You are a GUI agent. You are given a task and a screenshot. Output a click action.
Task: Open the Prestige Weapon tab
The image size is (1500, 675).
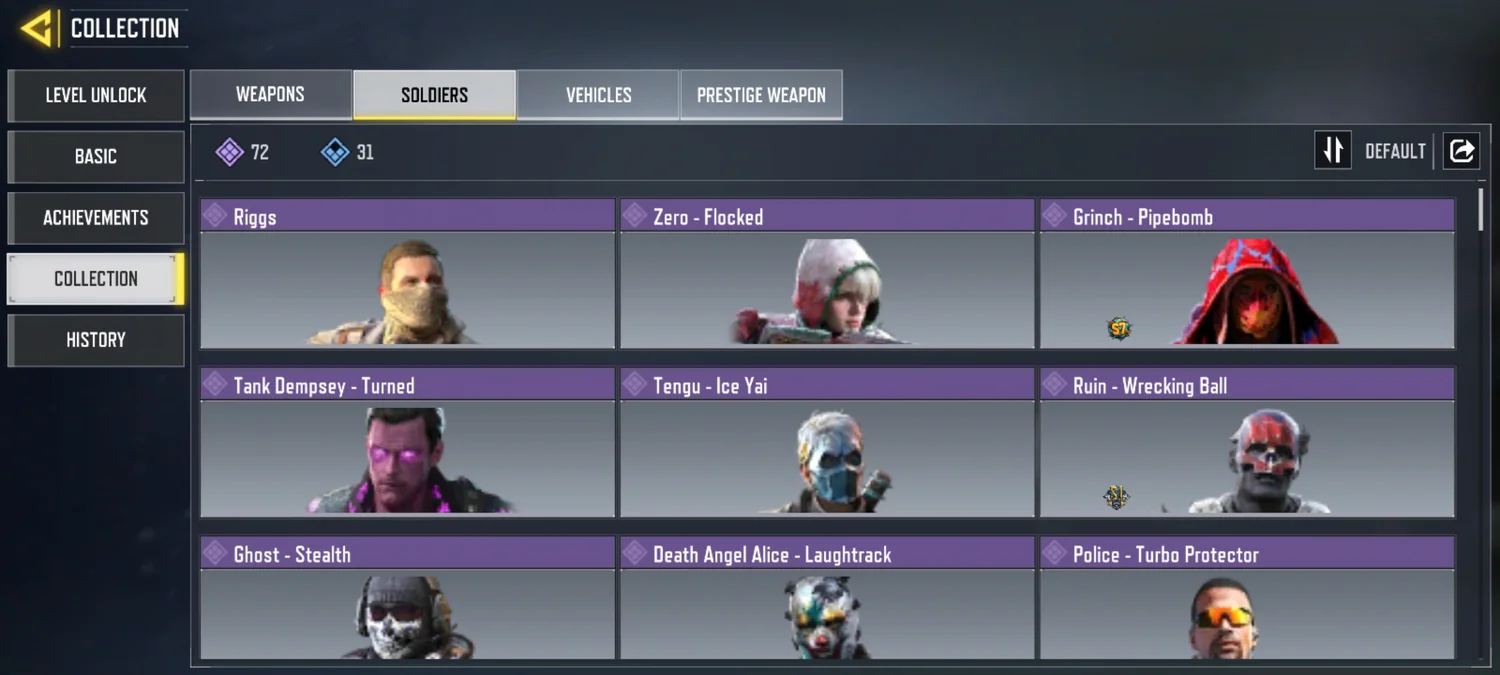tap(761, 95)
